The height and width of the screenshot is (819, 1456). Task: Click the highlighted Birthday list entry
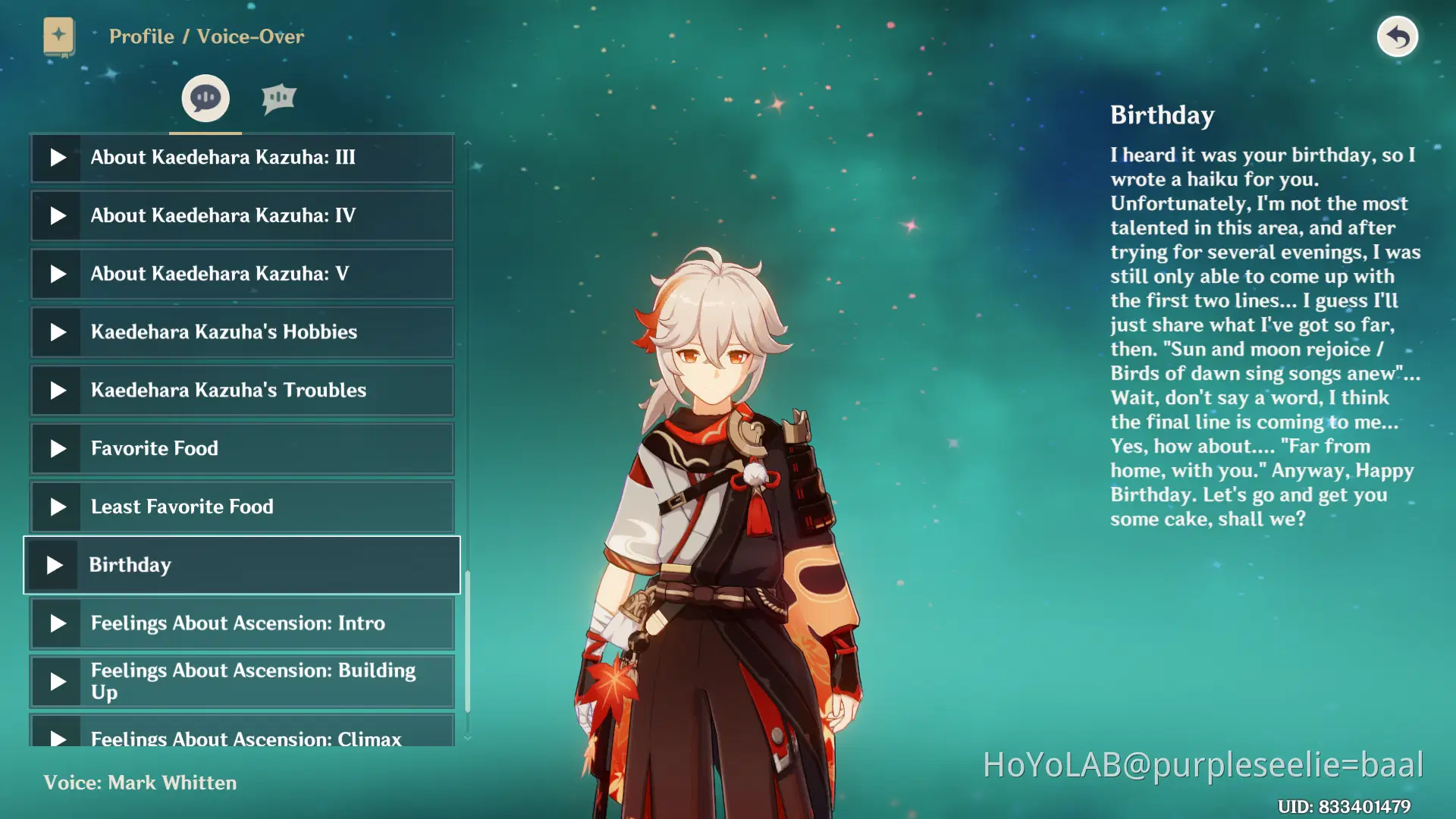(x=241, y=564)
